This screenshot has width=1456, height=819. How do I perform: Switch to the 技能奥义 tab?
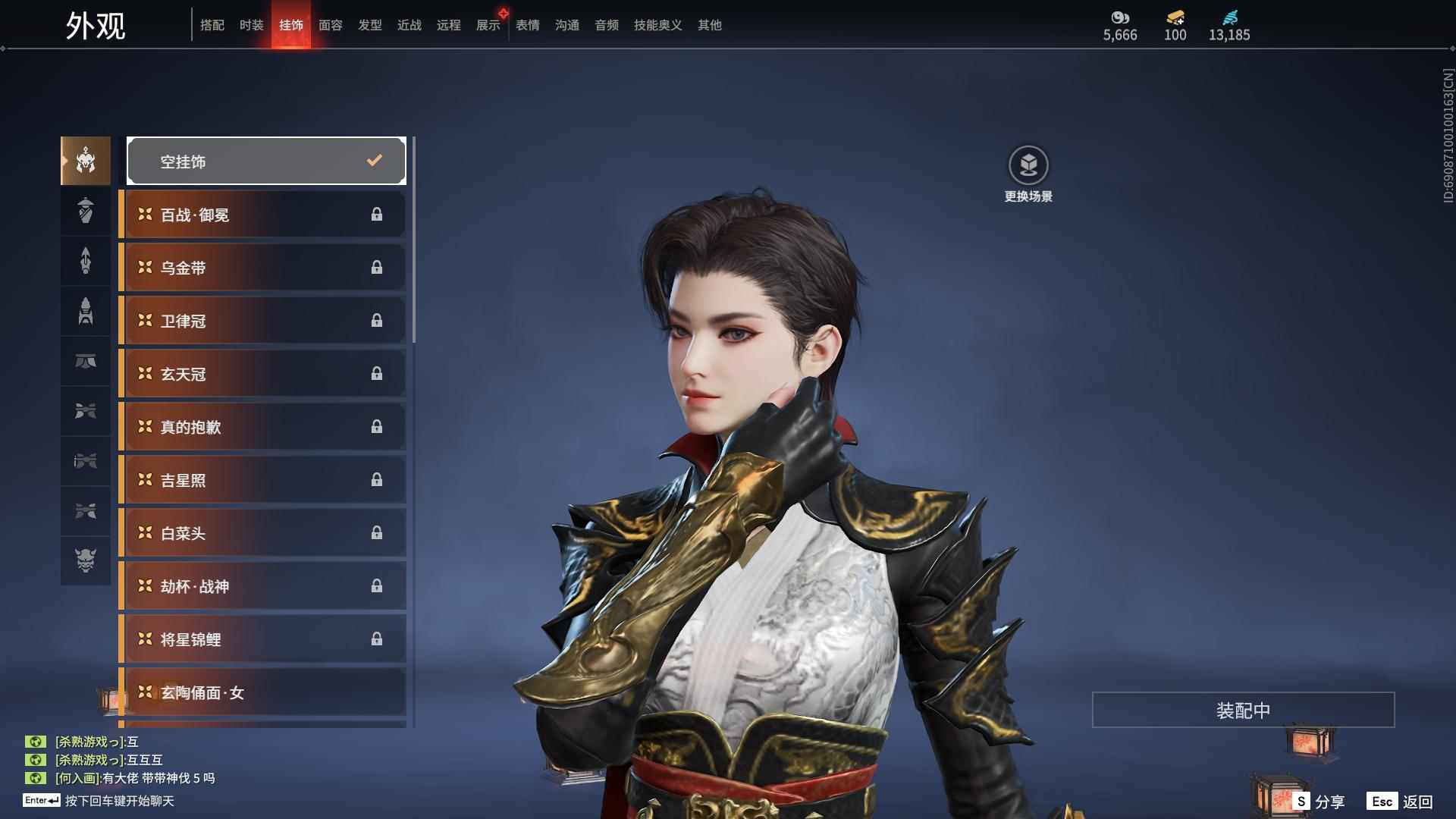point(657,25)
